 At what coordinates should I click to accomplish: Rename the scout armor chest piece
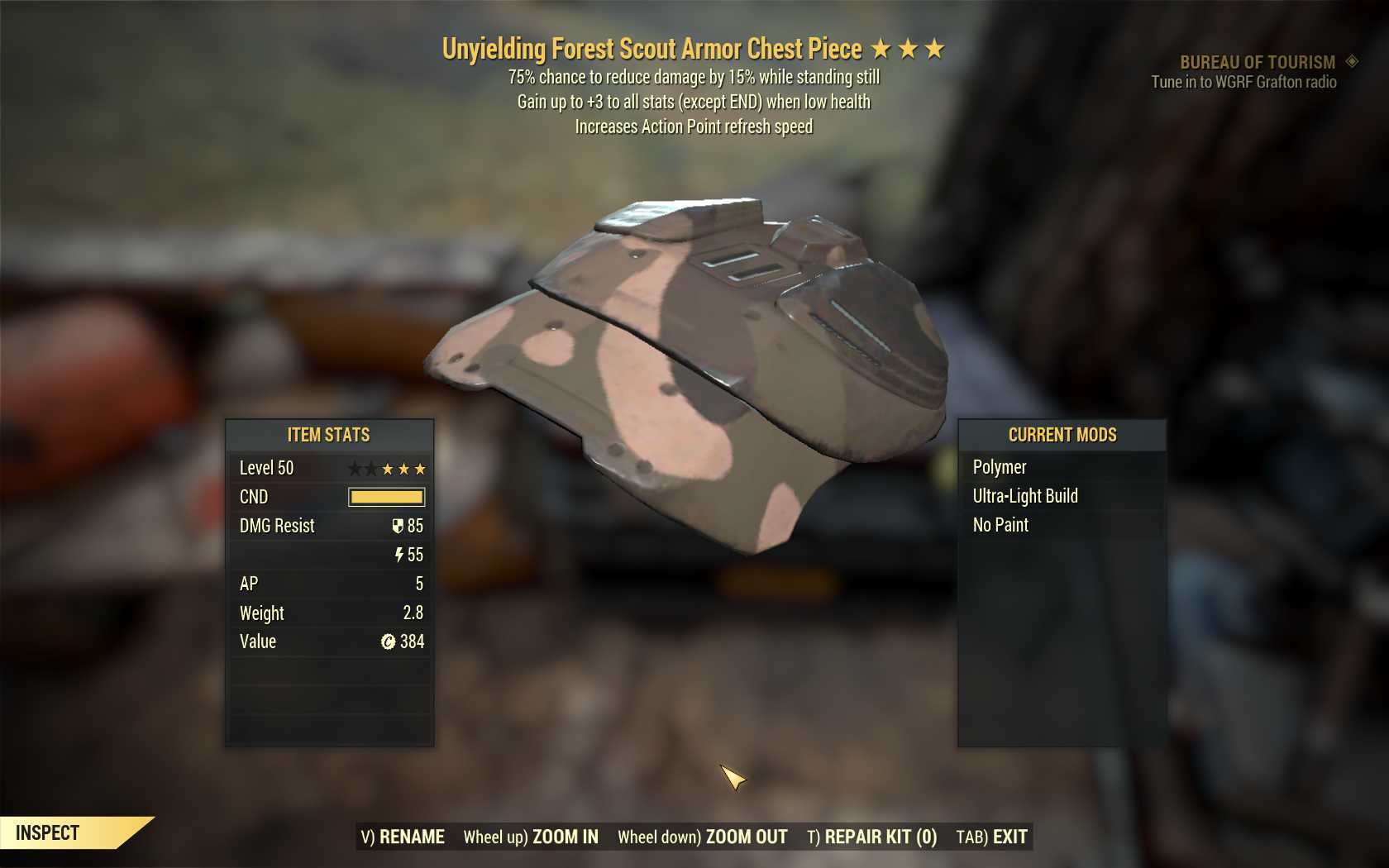(x=403, y=837)
